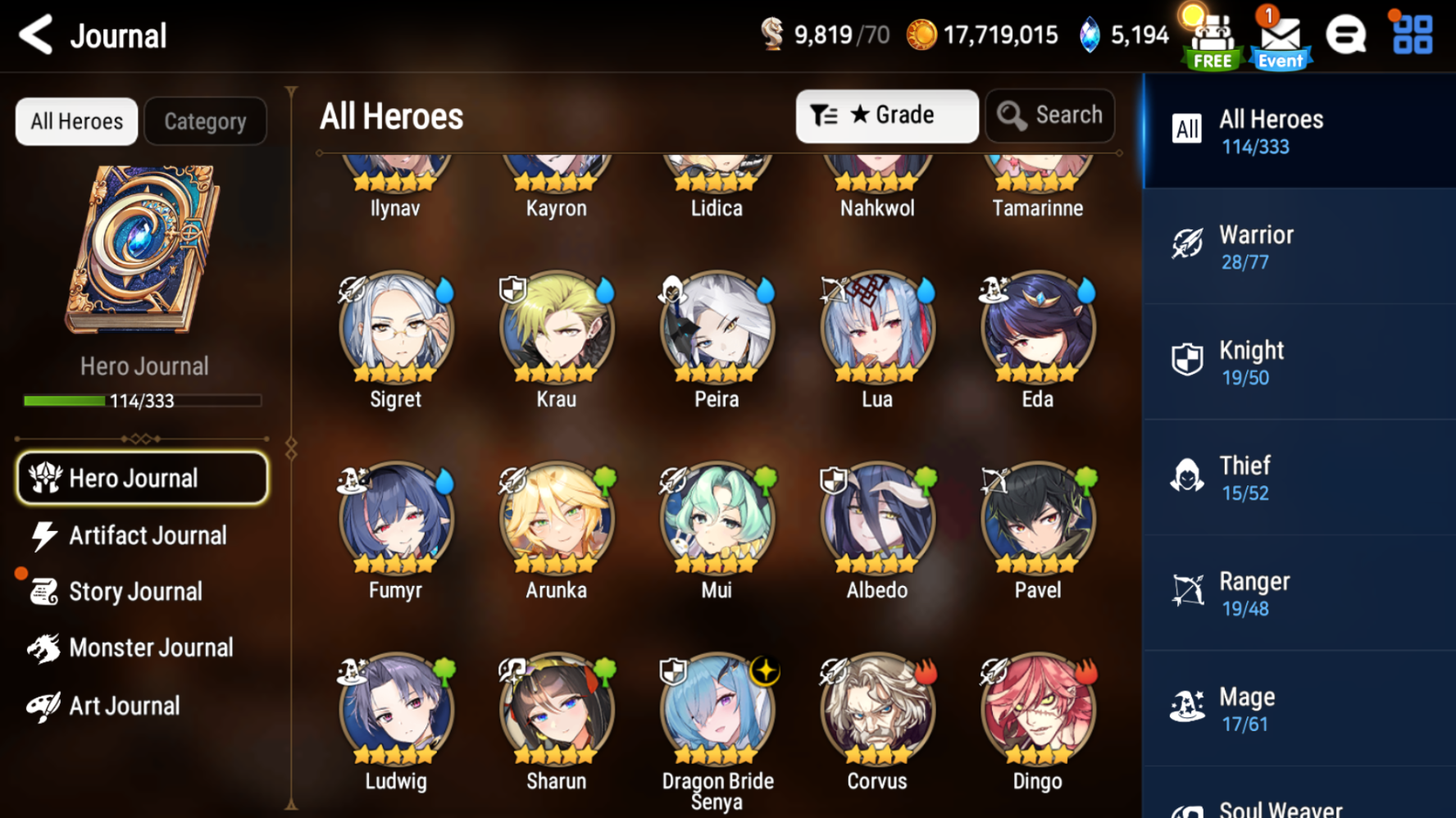1456x818 pixels.
Task: Claim the FREE reward chest
Action: (1211, 34)
